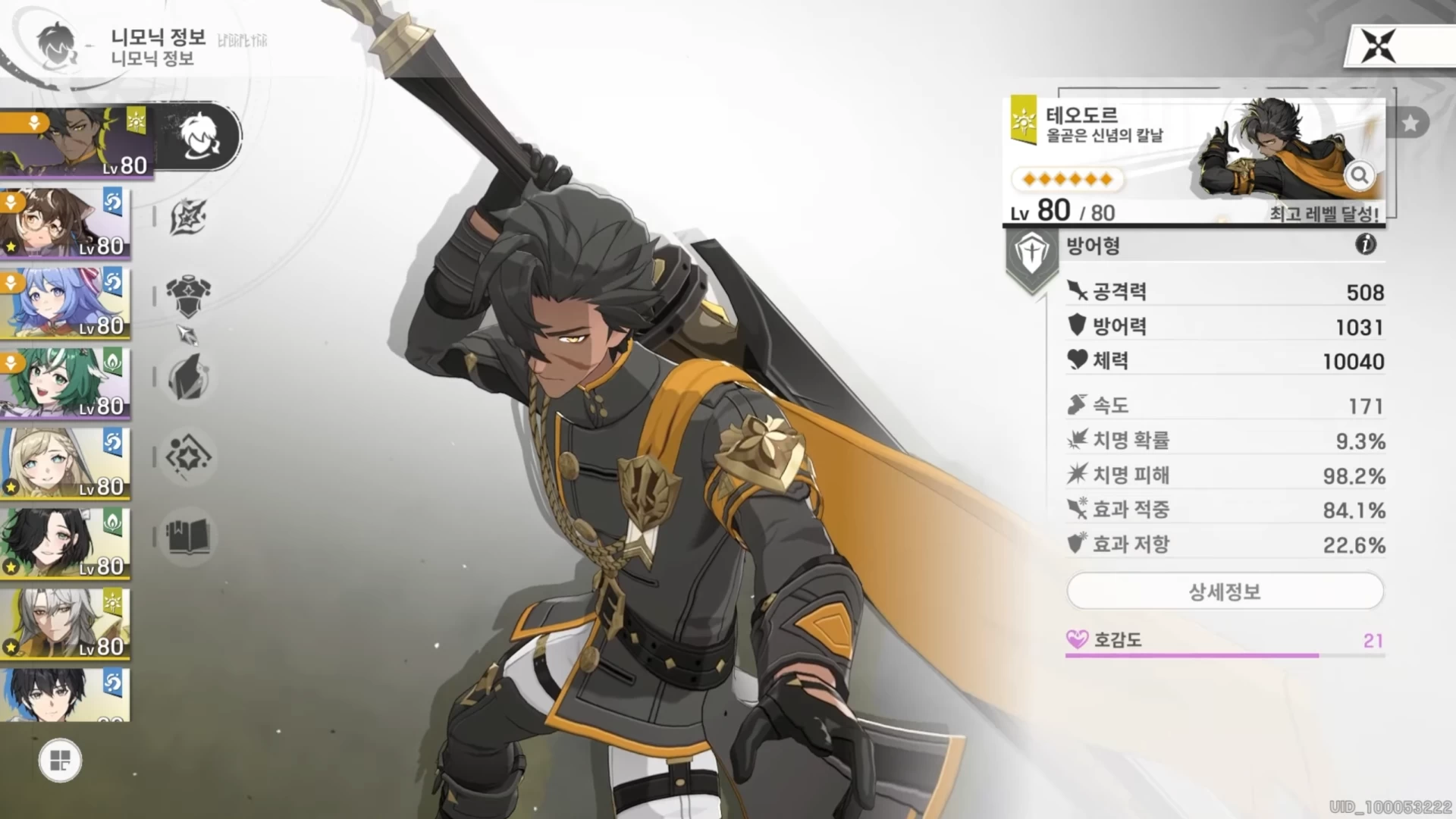Open the armor equipment tab
The width and height of the screenshot is (1456, 819).
coord(188,295)
